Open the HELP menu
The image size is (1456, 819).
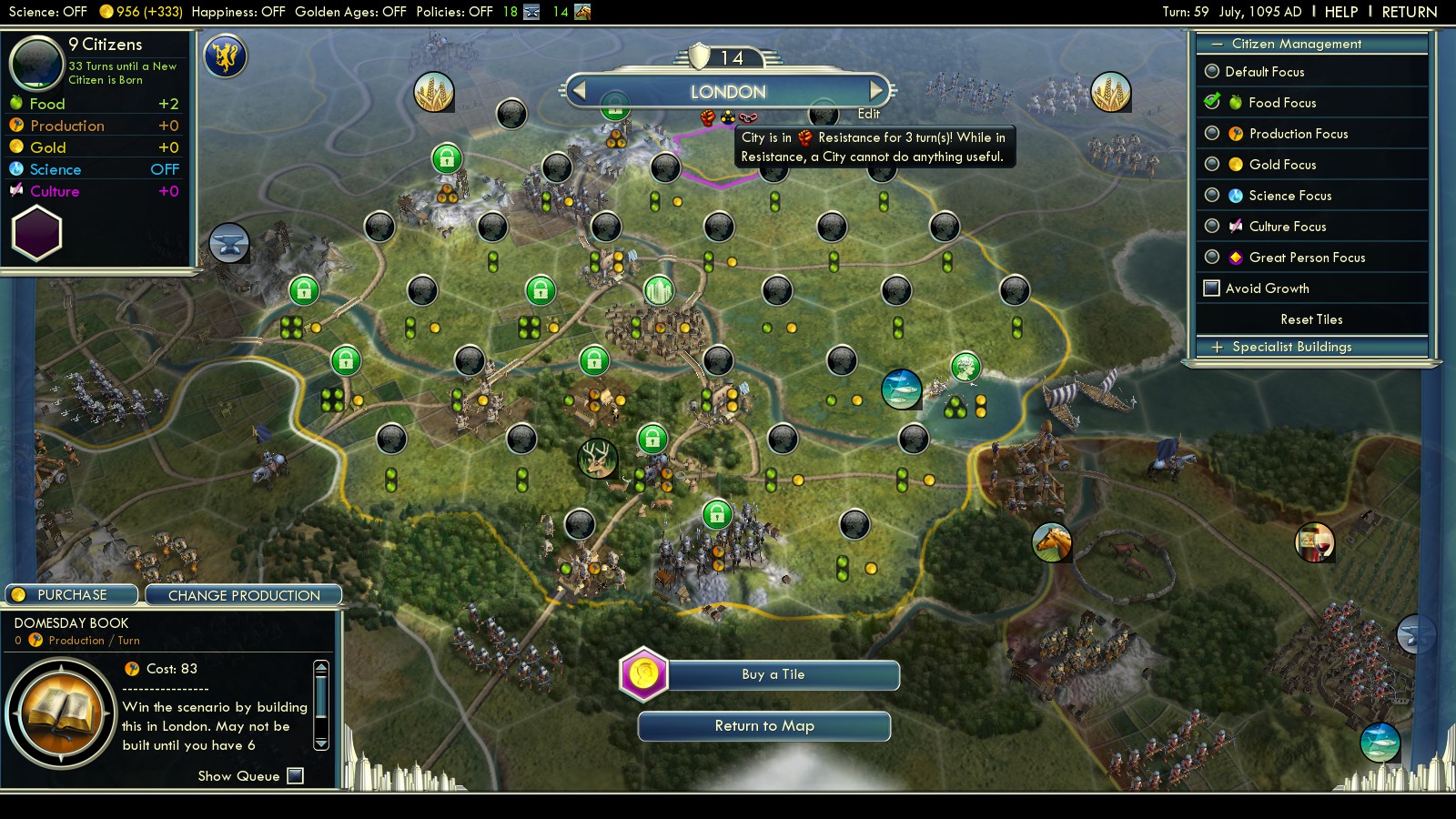coord(1340,12)
